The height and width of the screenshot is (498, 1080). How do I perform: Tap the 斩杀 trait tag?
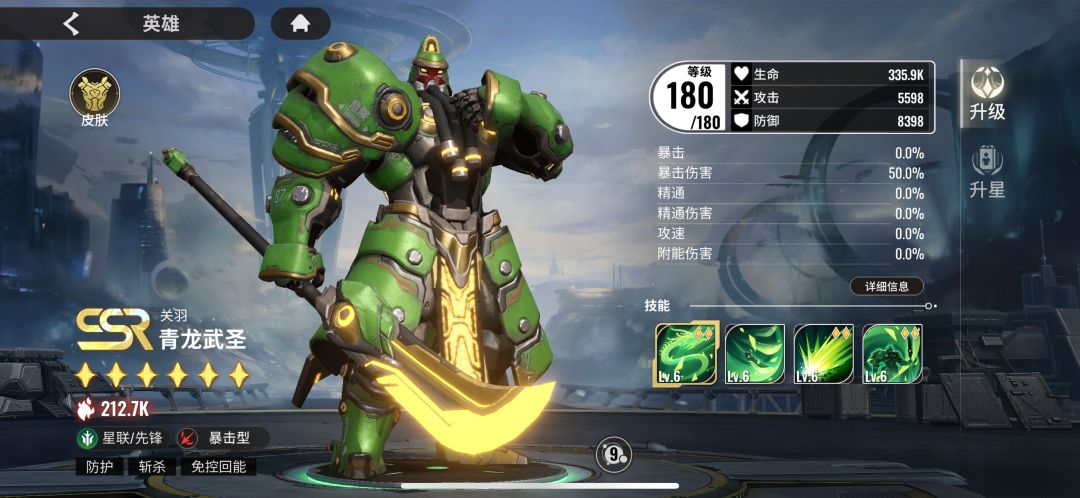152,466
